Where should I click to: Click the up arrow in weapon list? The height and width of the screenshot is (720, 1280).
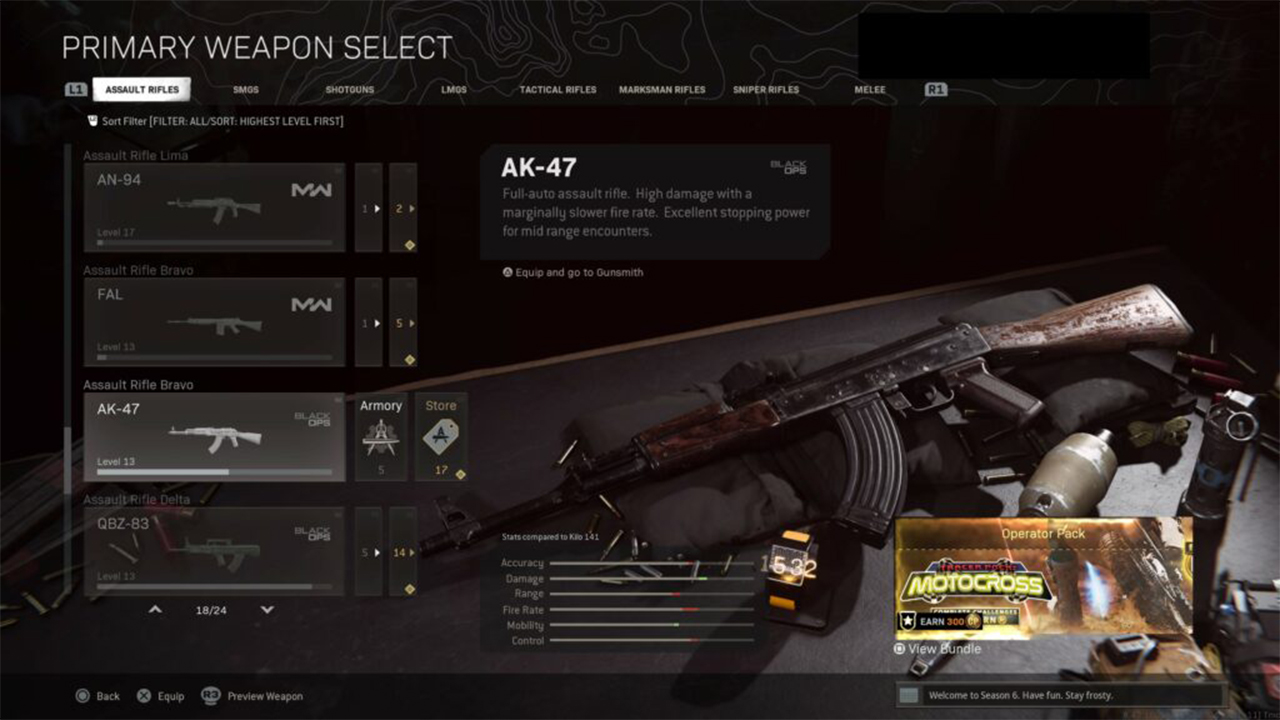pyautogui.click(x=155, y=609)
